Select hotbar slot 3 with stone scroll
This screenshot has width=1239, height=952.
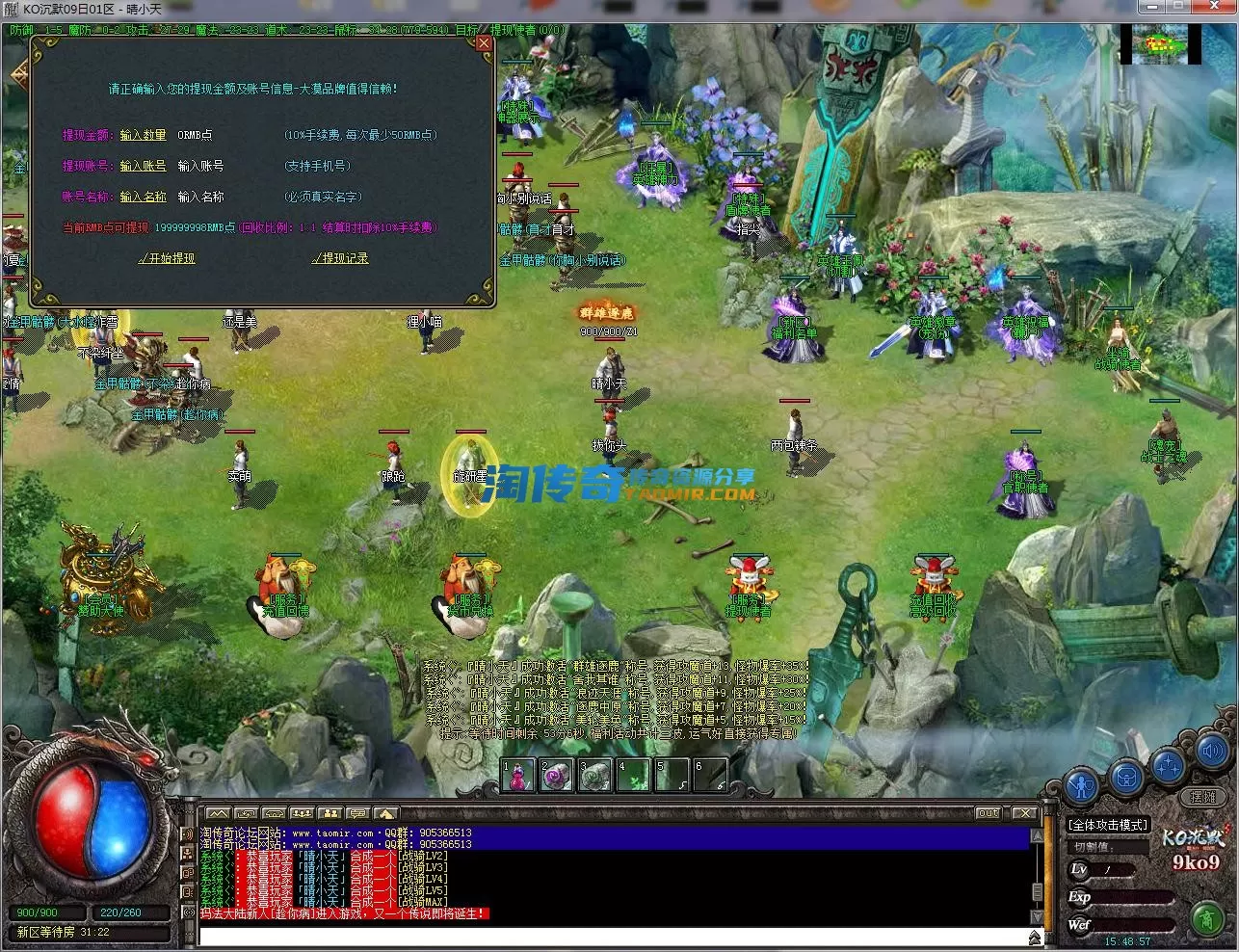[x=595, y=775]
